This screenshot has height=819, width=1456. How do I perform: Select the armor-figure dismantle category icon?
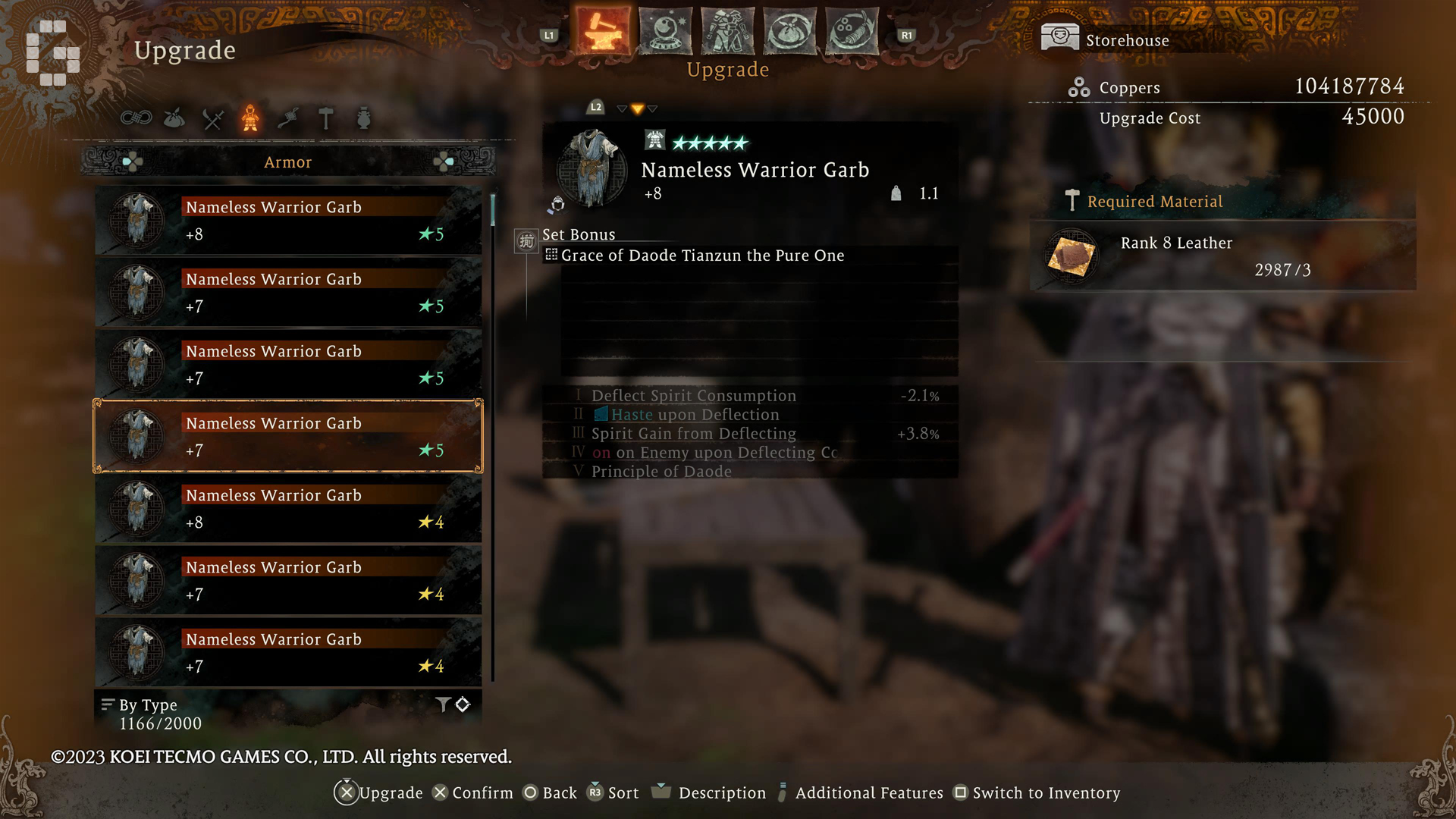(727, 30)
